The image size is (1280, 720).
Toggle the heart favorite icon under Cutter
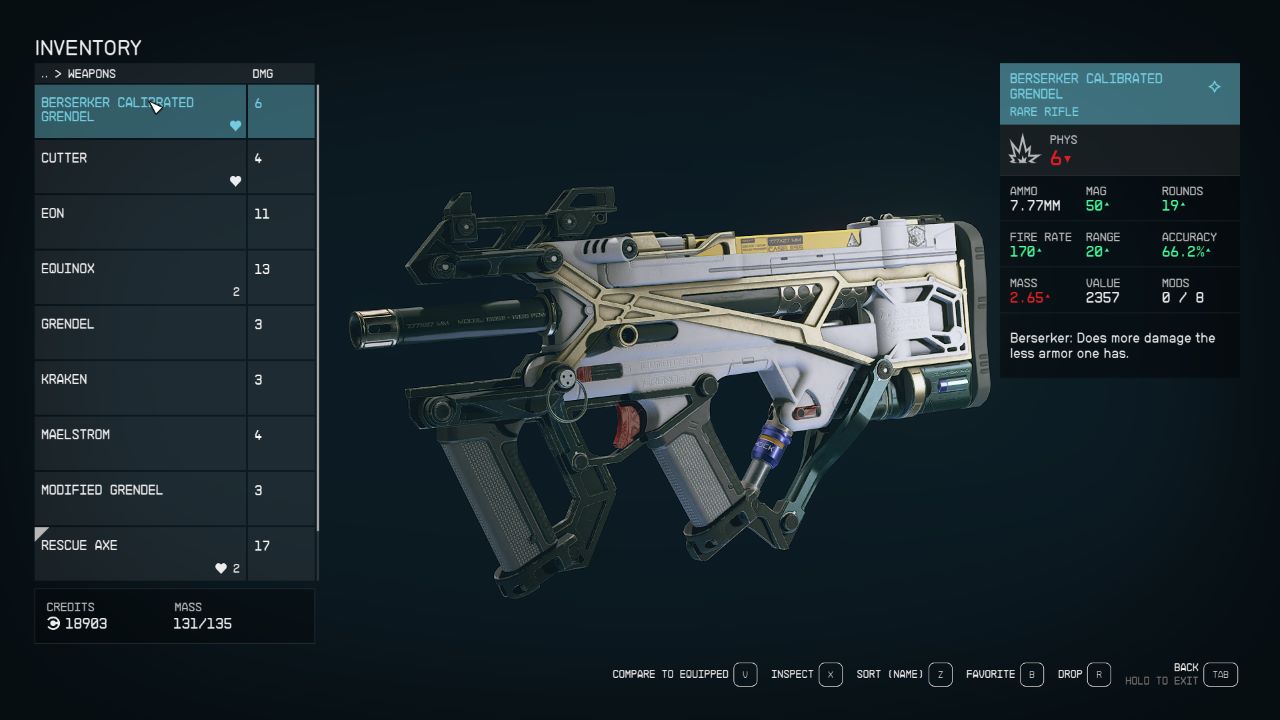pyautogui.click(x=234, y=181)
